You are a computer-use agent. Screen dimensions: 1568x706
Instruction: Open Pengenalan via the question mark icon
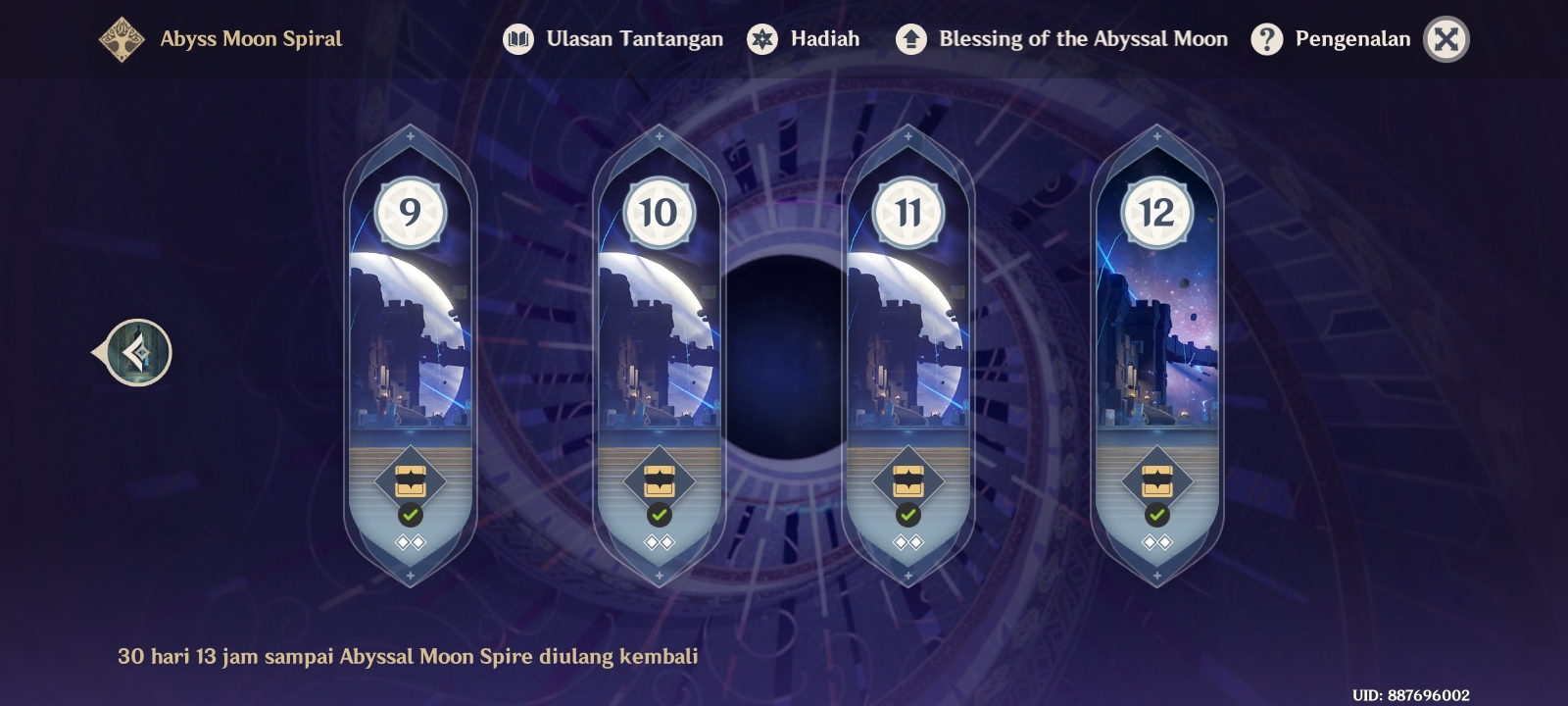[x=1268, y=39]
